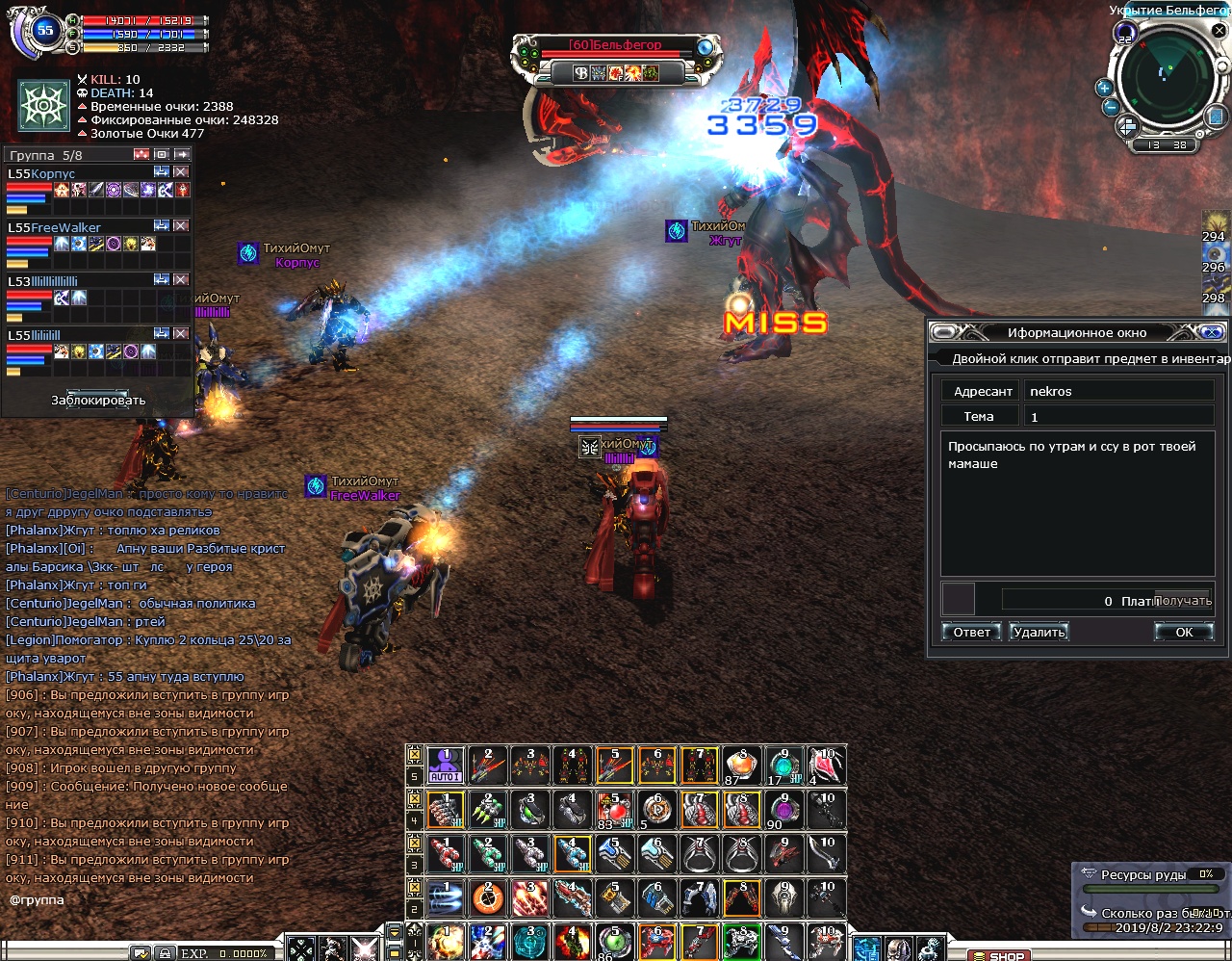Activate the AUTO I hotbar slot
The width and height of the screenshot is (1232, 961).
(x=446, y=766)
